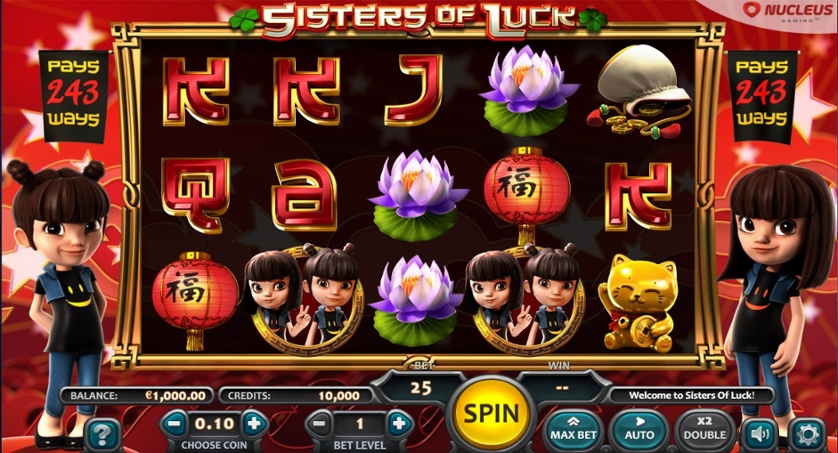Select Max Bet
This screenshot has height=453, width=838.
[x=576, y=429]
